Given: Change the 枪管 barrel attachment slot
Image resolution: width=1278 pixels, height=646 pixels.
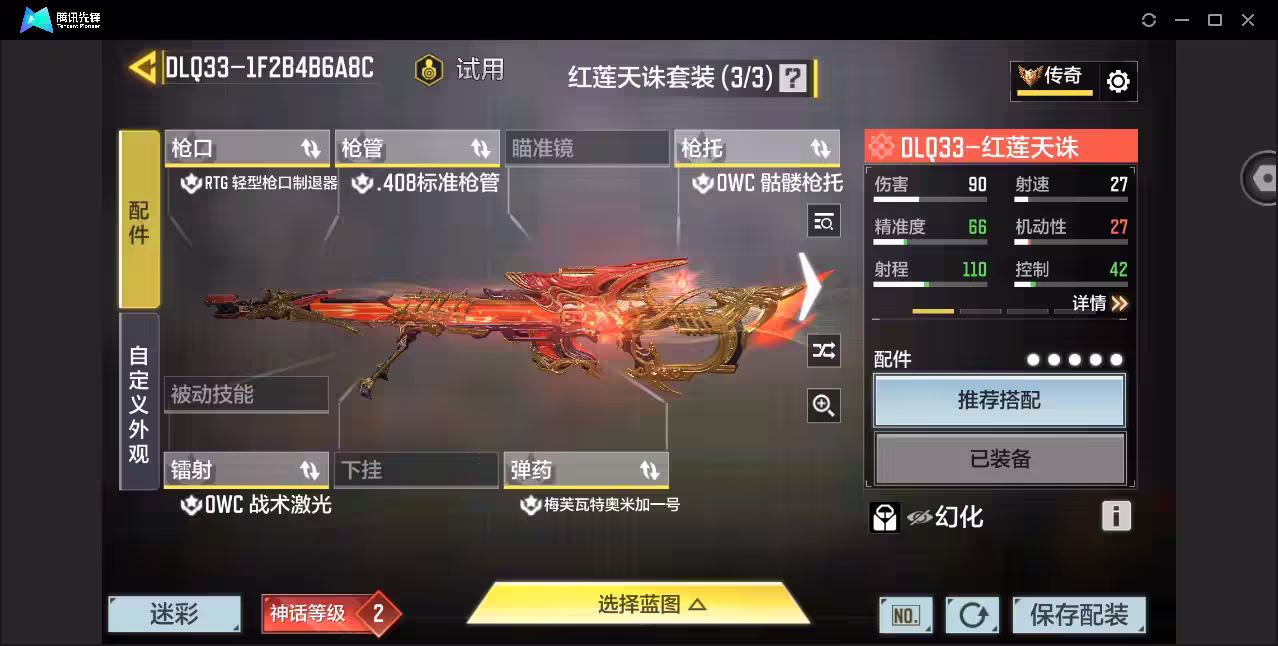Looking at the screenshot, I should (416, 149).
